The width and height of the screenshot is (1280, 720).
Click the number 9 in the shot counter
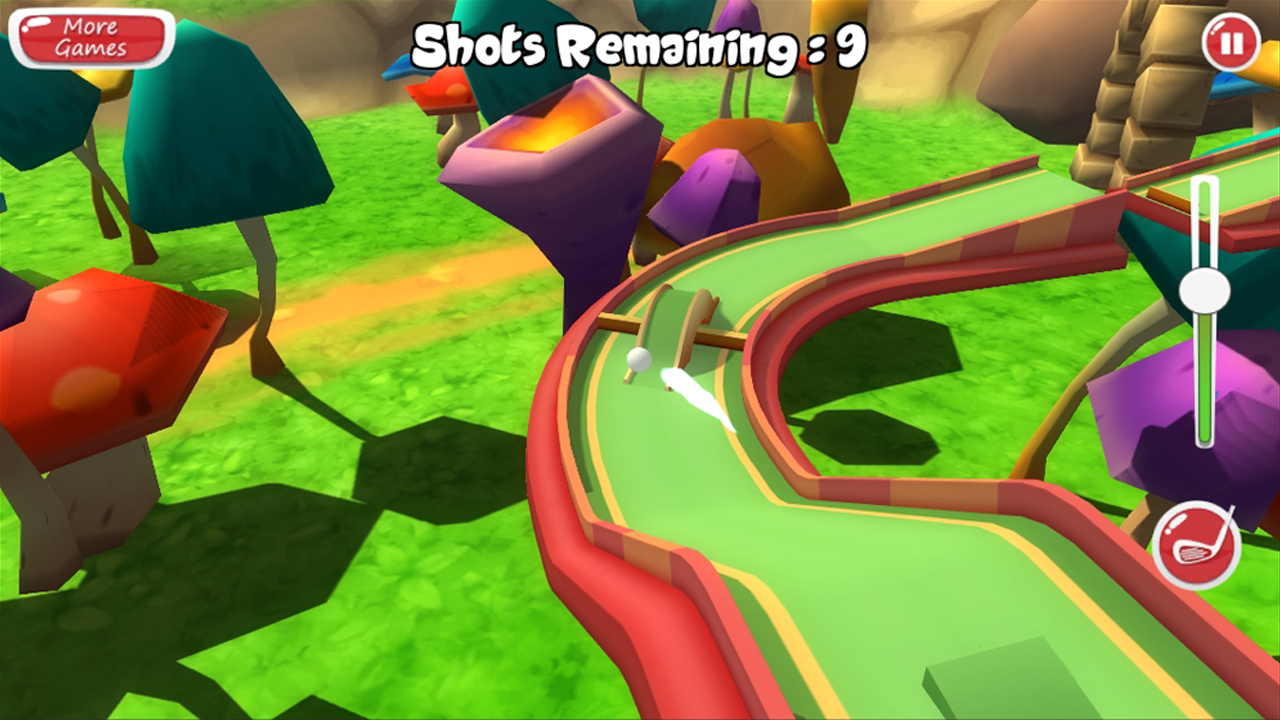[852, 42]
